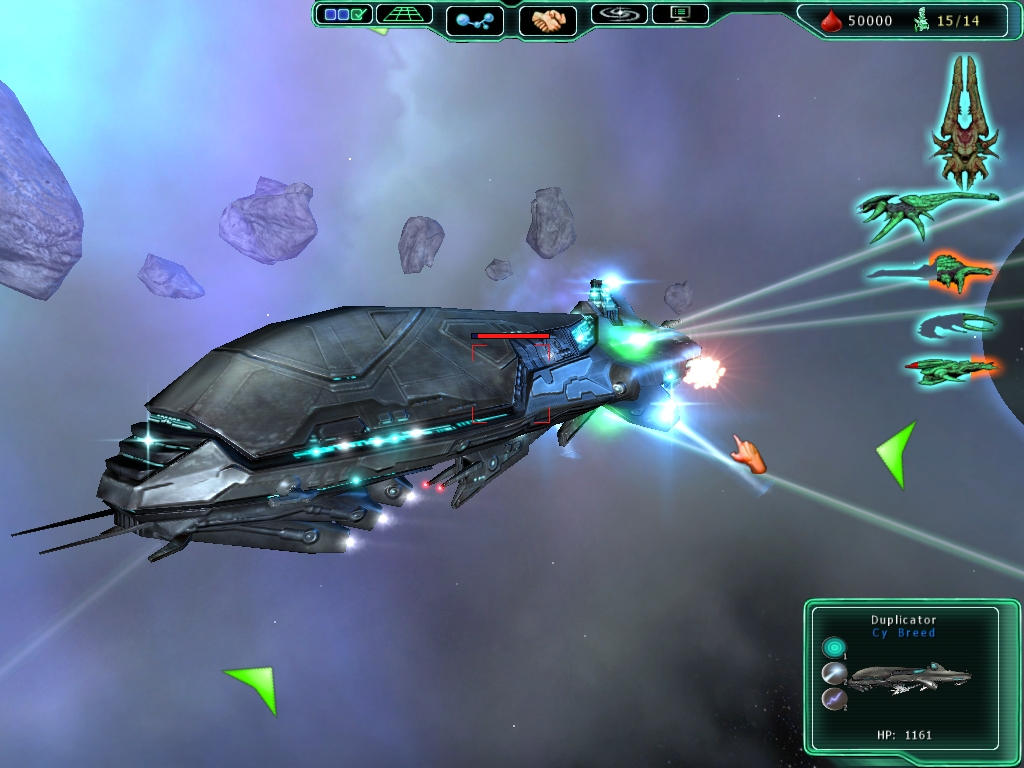Select the red-tipped green ship icon
The width and height of the screenshot is (1024, 768).
(950, 369)
